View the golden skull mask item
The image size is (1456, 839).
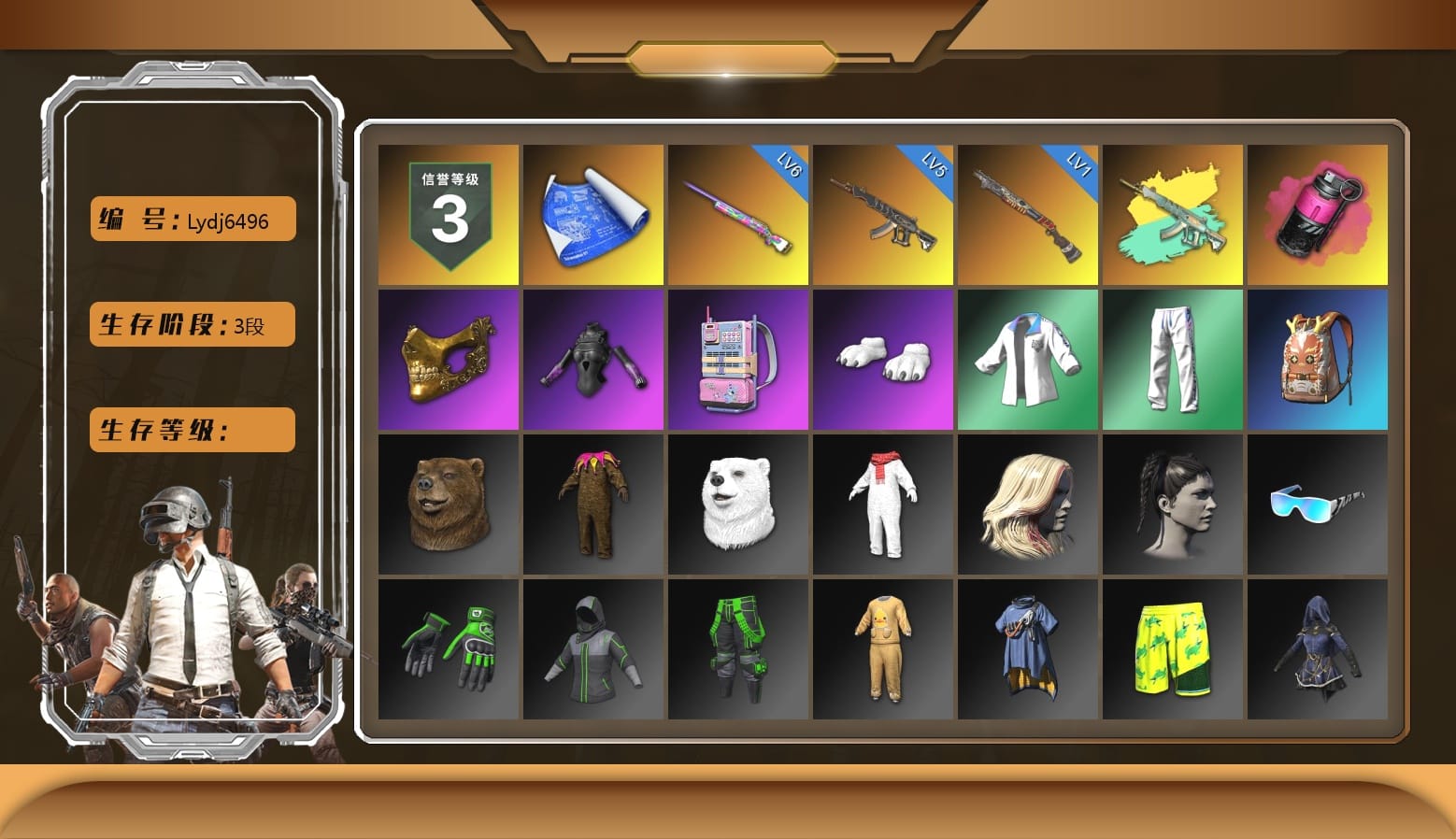tap(447, 359)
